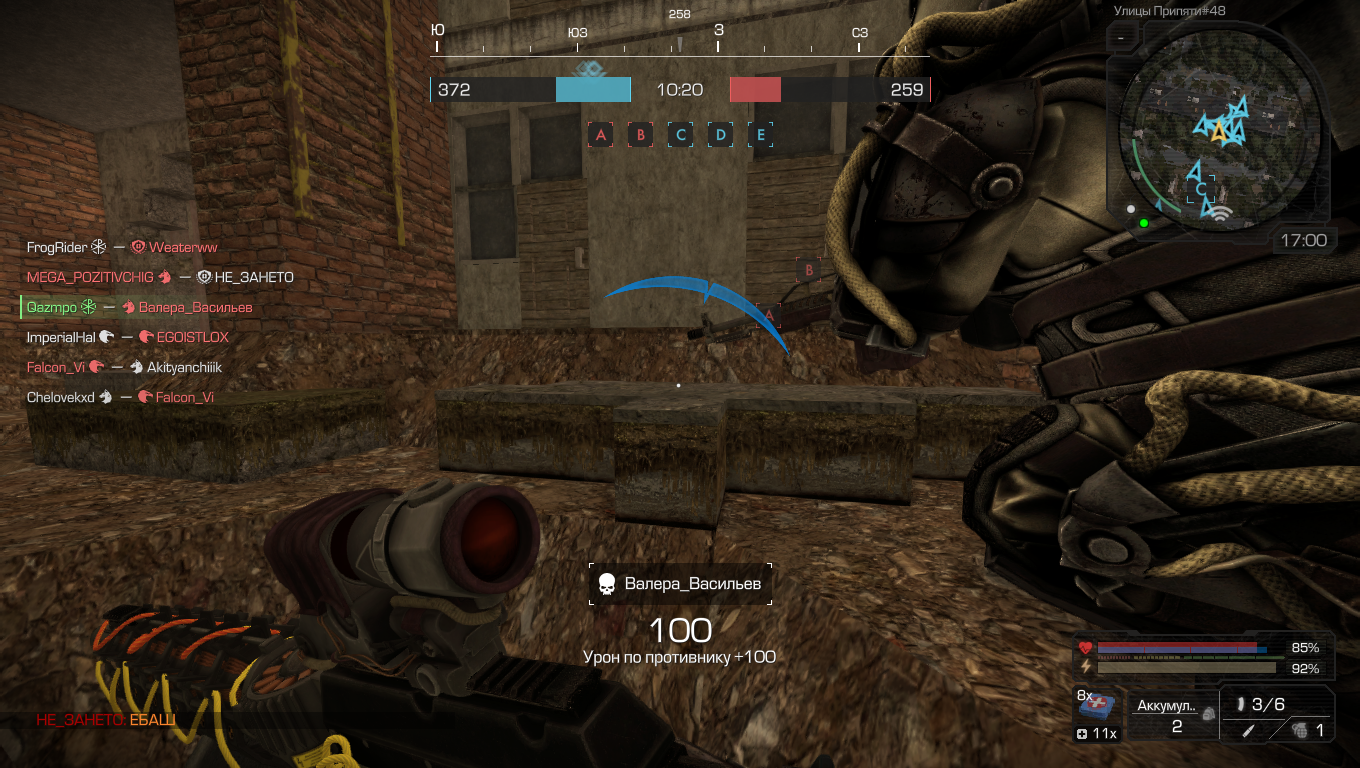Select the FrogRider kill feed entry
Screen dimensions: 1360x768
click(122, 247)
